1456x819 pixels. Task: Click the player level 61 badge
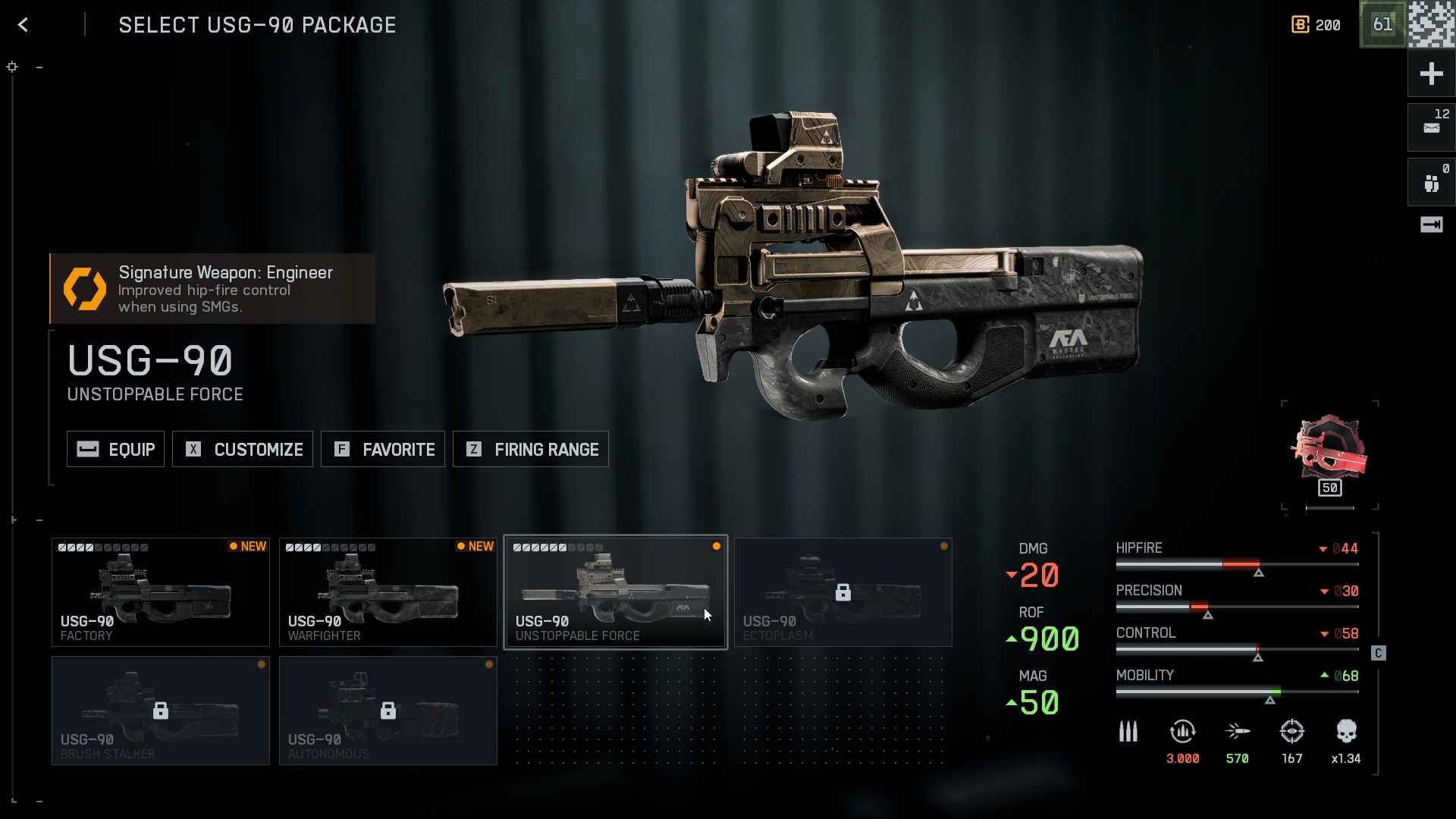pyautogui.click(x=1382, y=24)
